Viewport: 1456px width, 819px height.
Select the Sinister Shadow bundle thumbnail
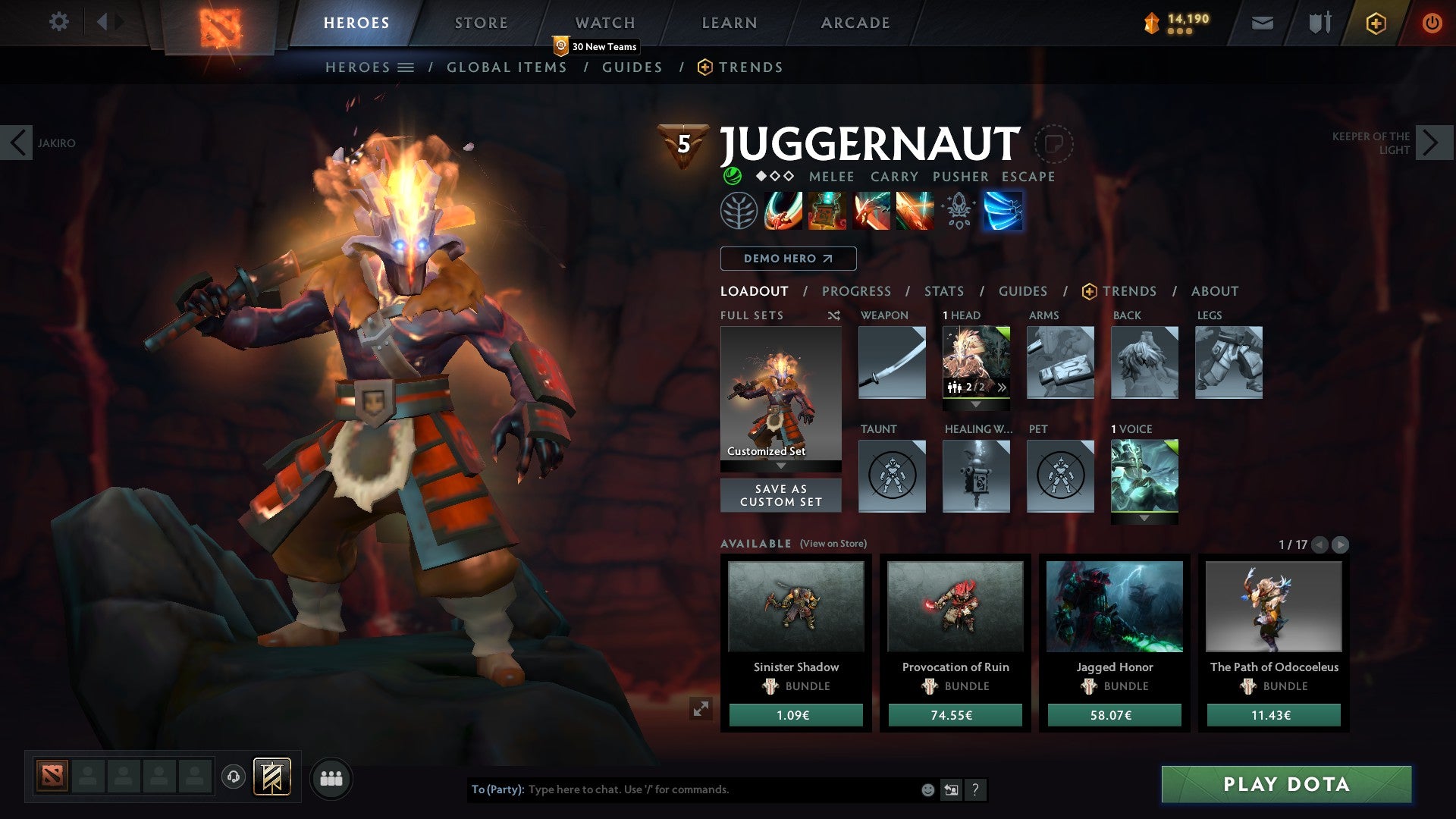pyautogui.click(x=795, y=607)
